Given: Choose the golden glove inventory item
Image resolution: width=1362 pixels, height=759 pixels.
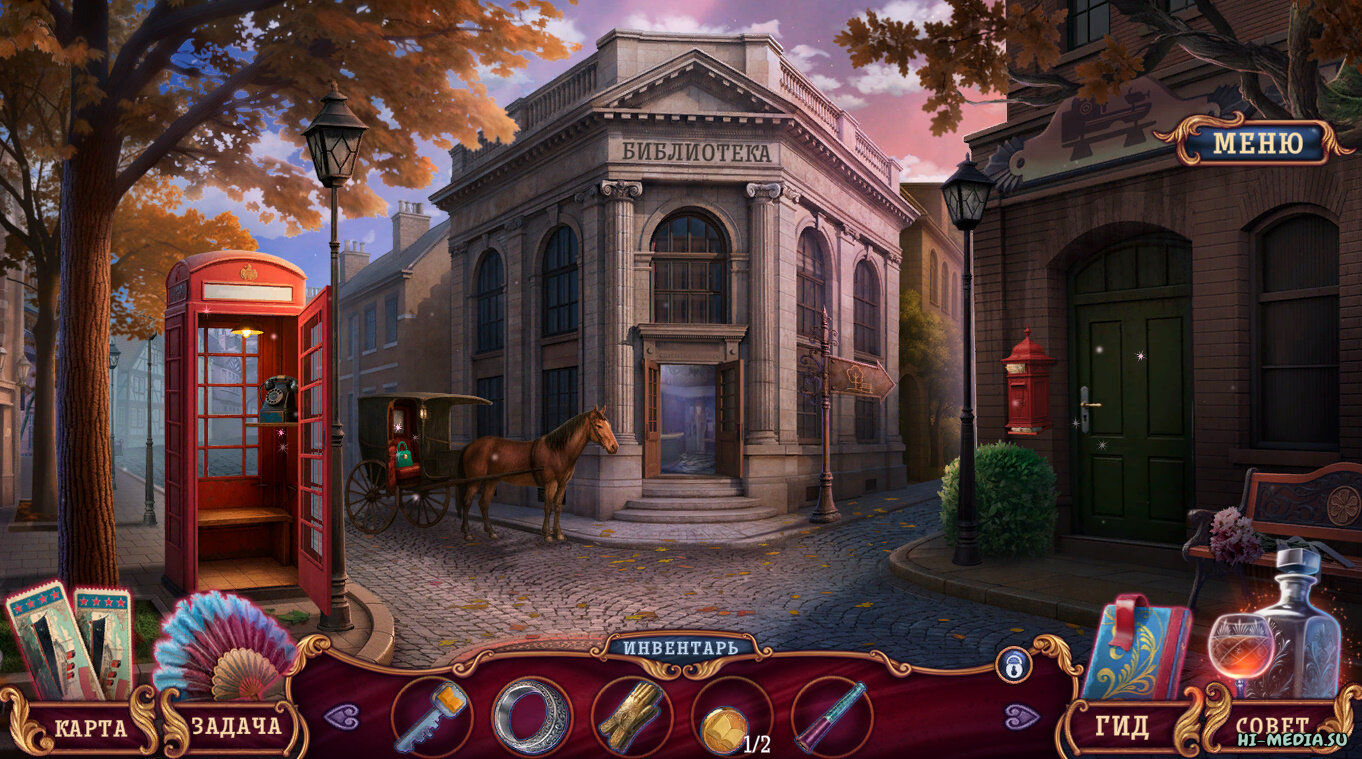Looking at the screenshot, I should [631, 717].
